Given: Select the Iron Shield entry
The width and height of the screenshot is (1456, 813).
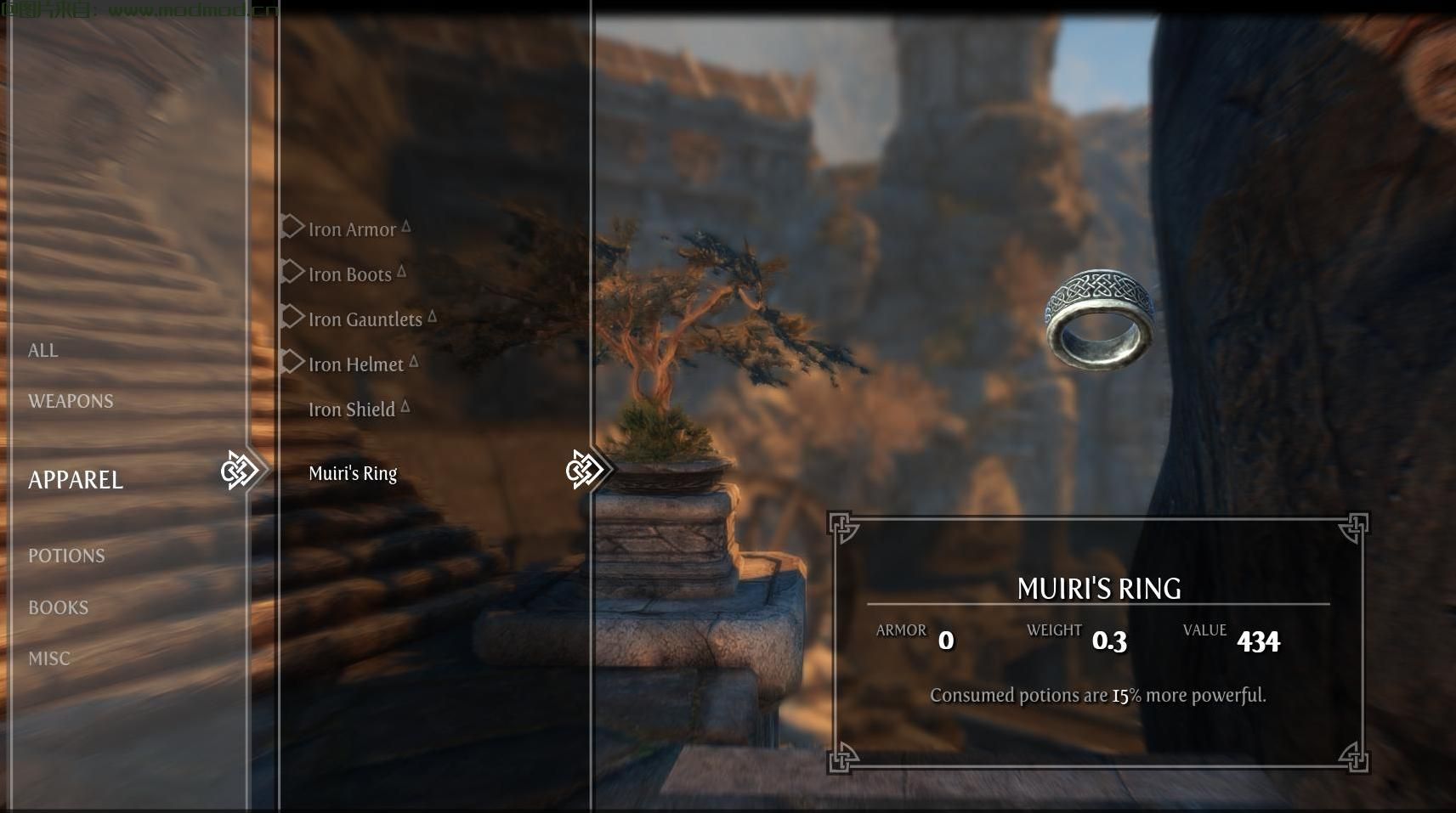Looking at the screenshot, I should (351, 409).
